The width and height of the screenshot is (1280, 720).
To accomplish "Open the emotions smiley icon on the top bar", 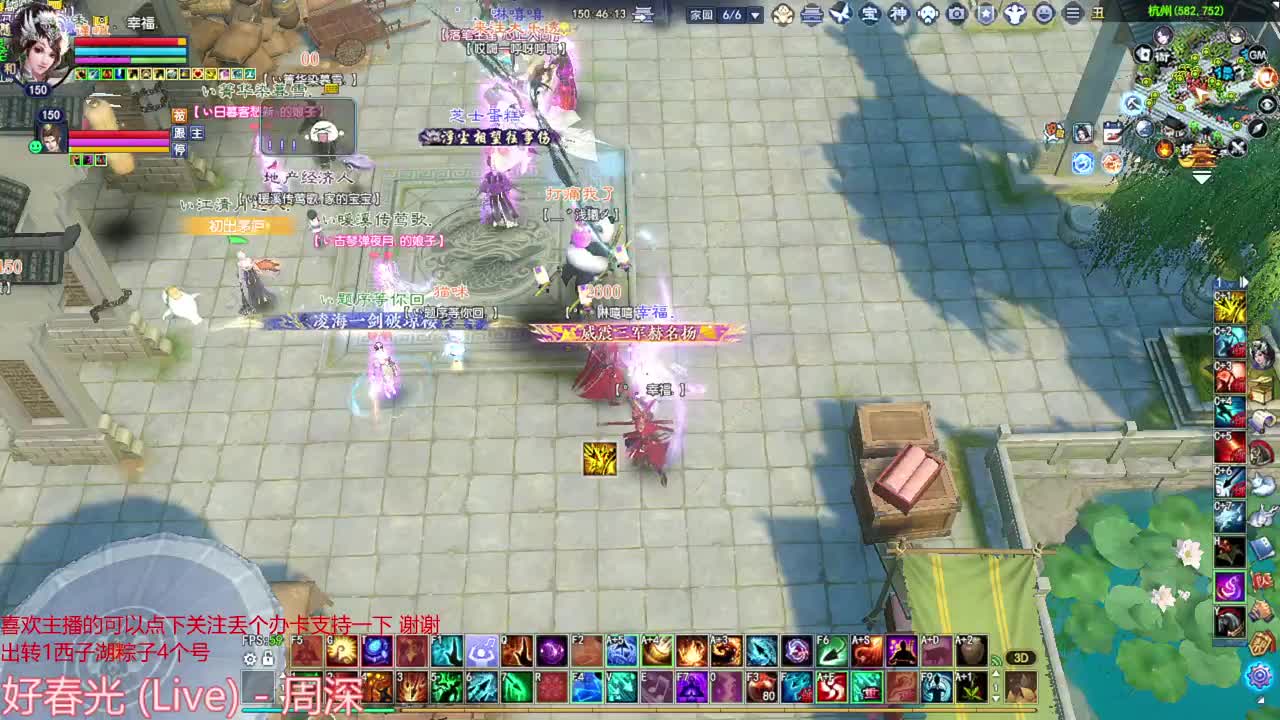I will pos(1042,13).
